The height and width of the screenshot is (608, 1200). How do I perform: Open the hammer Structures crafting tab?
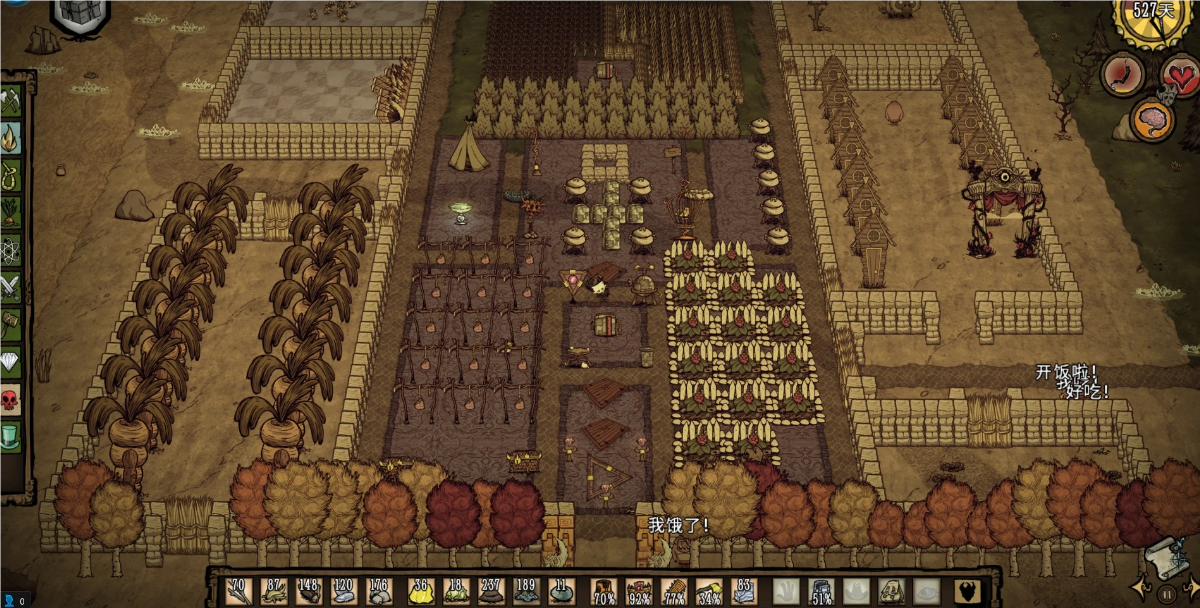click(11, 321)
